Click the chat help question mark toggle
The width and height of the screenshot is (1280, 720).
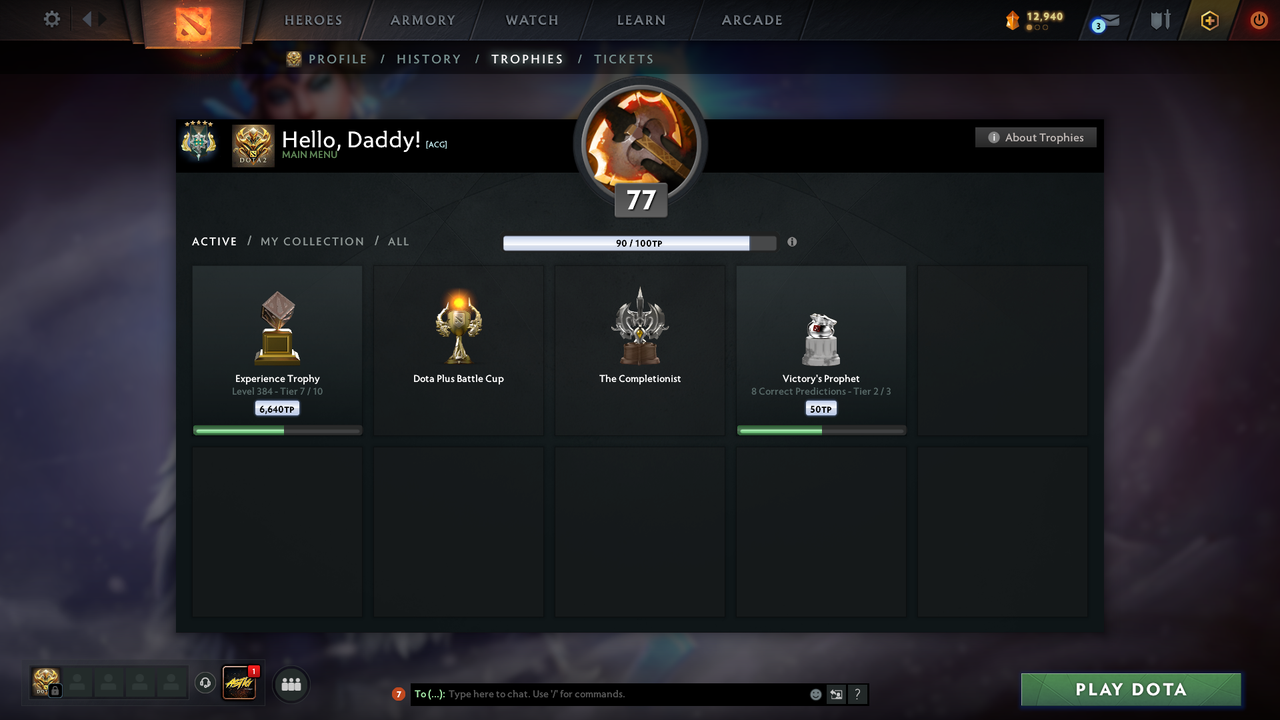(857, 693)
